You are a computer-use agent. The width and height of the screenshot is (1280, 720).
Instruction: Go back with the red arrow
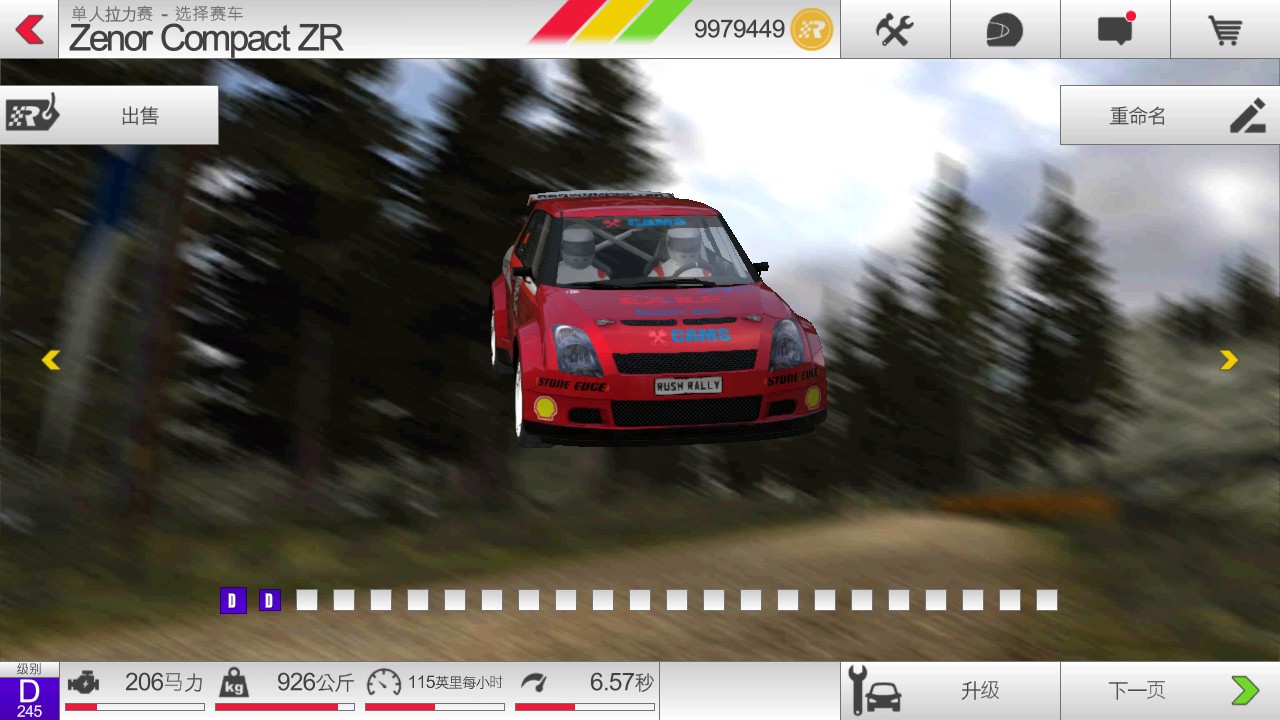[30, 30]
